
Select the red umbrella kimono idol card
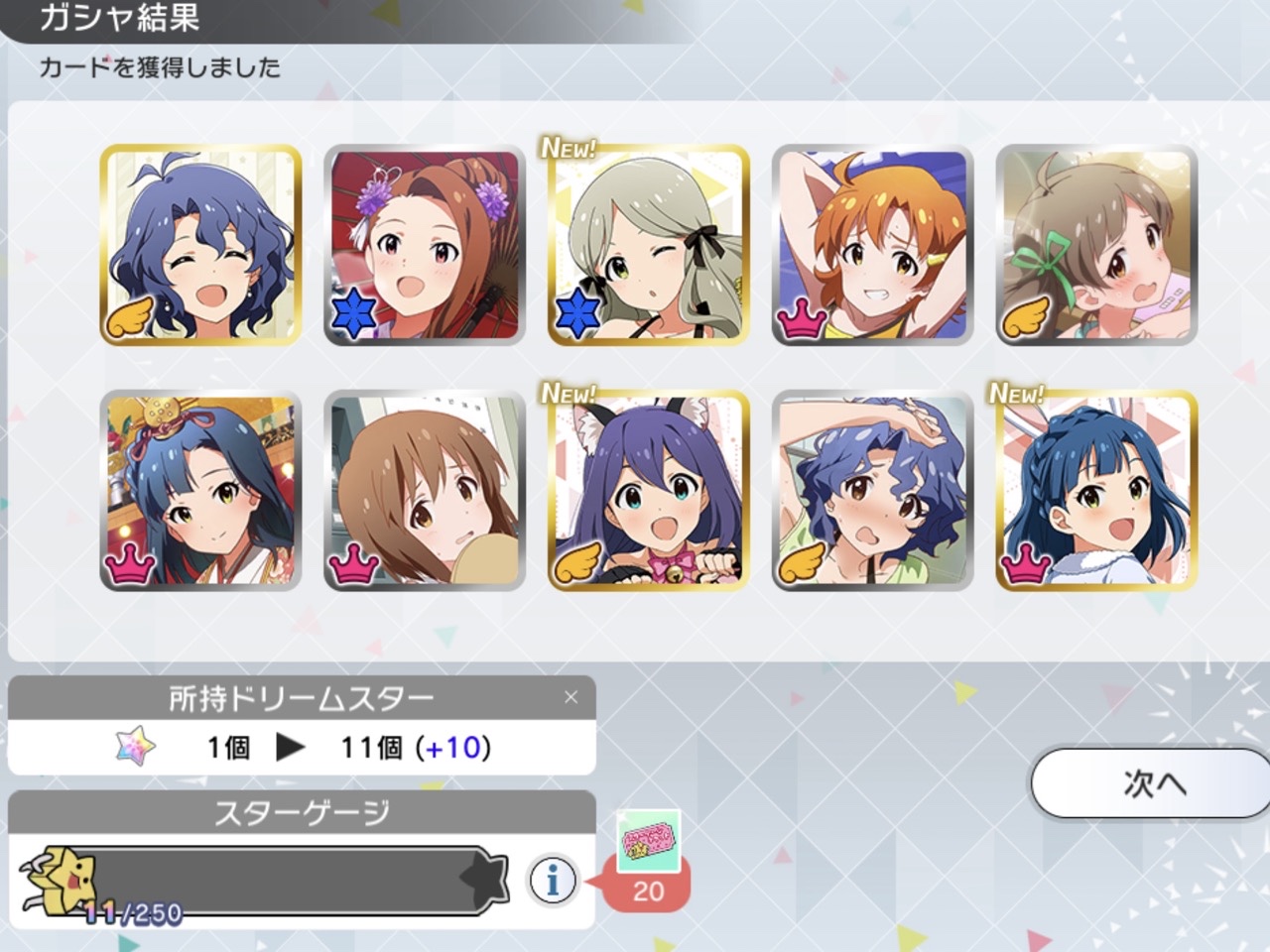pyautogui.click(x=425, y=245)
